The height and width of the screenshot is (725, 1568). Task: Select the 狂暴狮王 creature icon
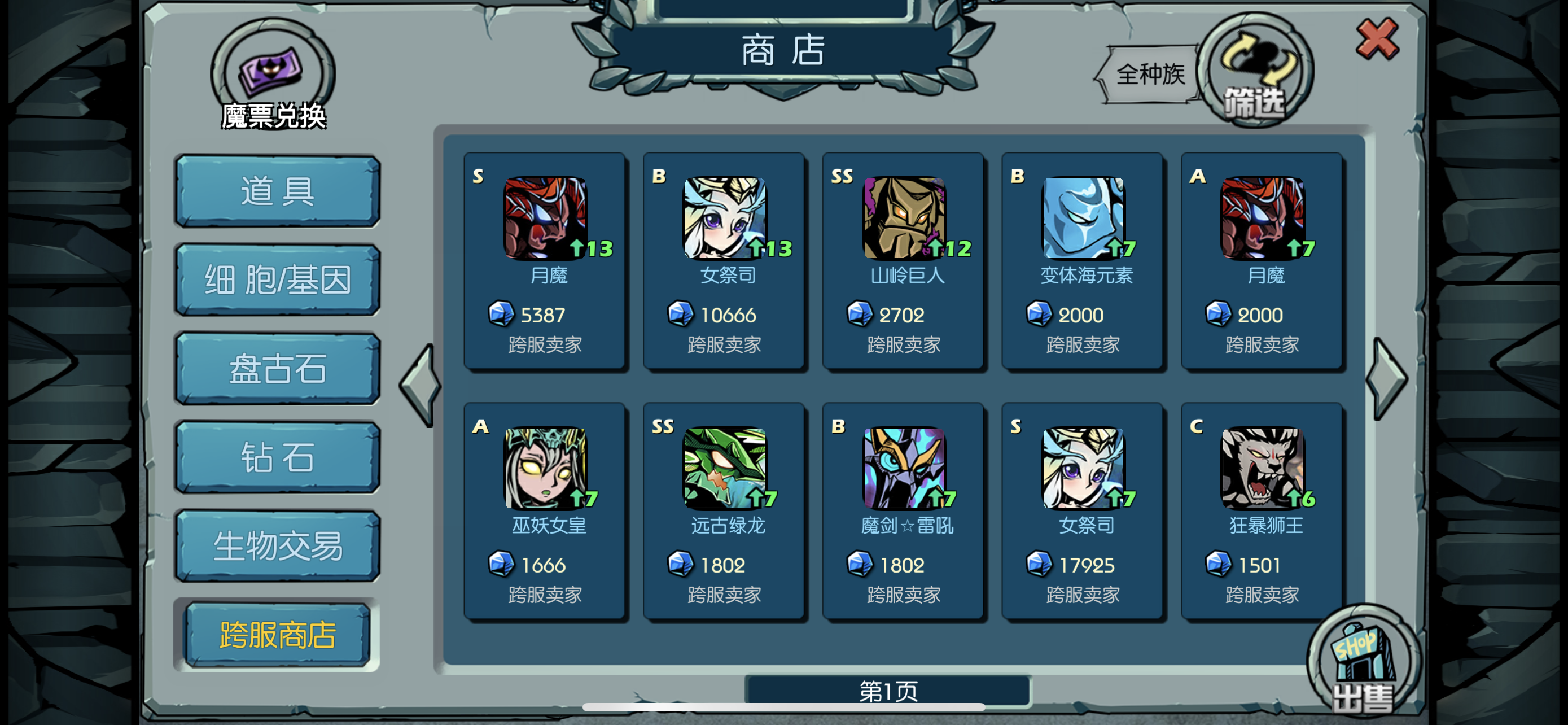pyautogui.click(x=1263, y=469)
